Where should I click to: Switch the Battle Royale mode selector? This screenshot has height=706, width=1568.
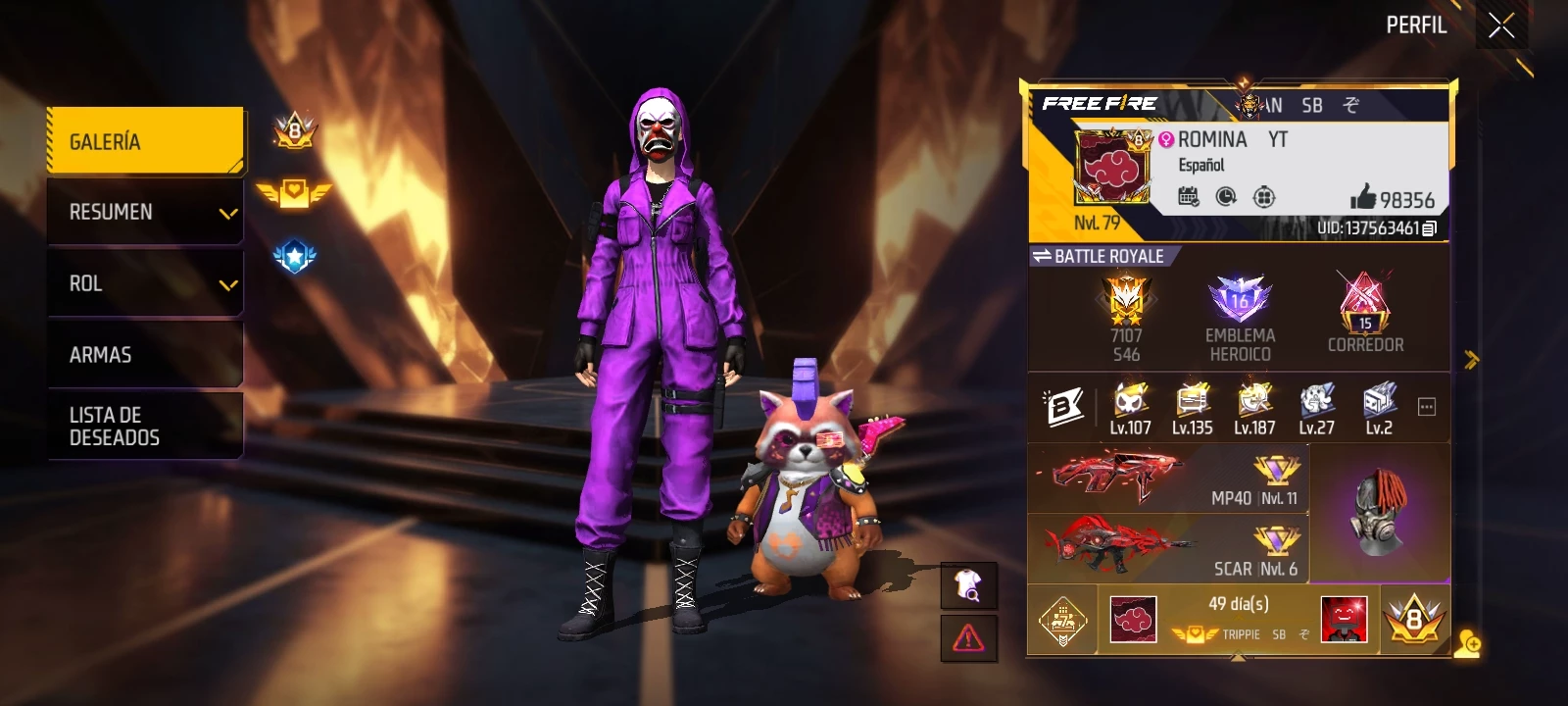pyautogui.click(x=1099, y=256)
